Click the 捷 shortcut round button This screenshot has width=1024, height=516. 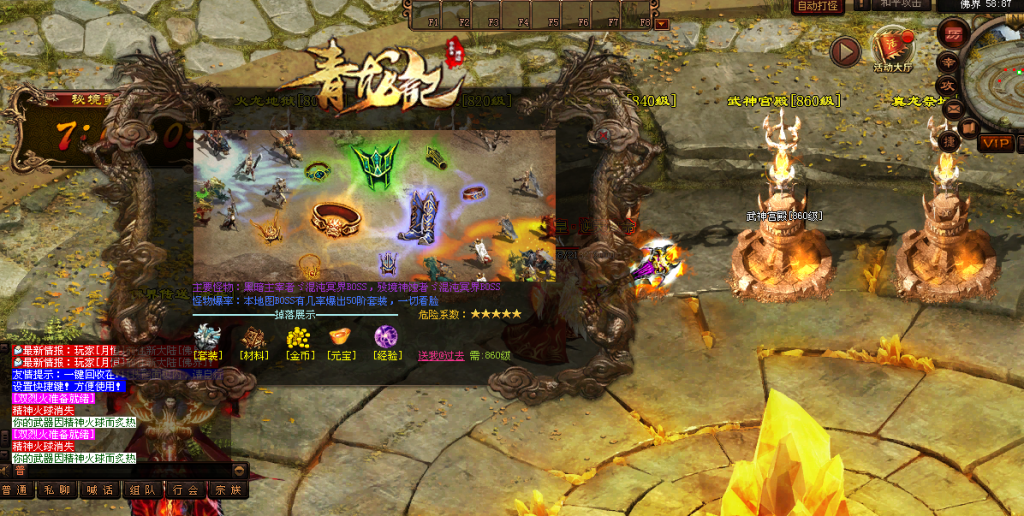click(x=951, y=142)
